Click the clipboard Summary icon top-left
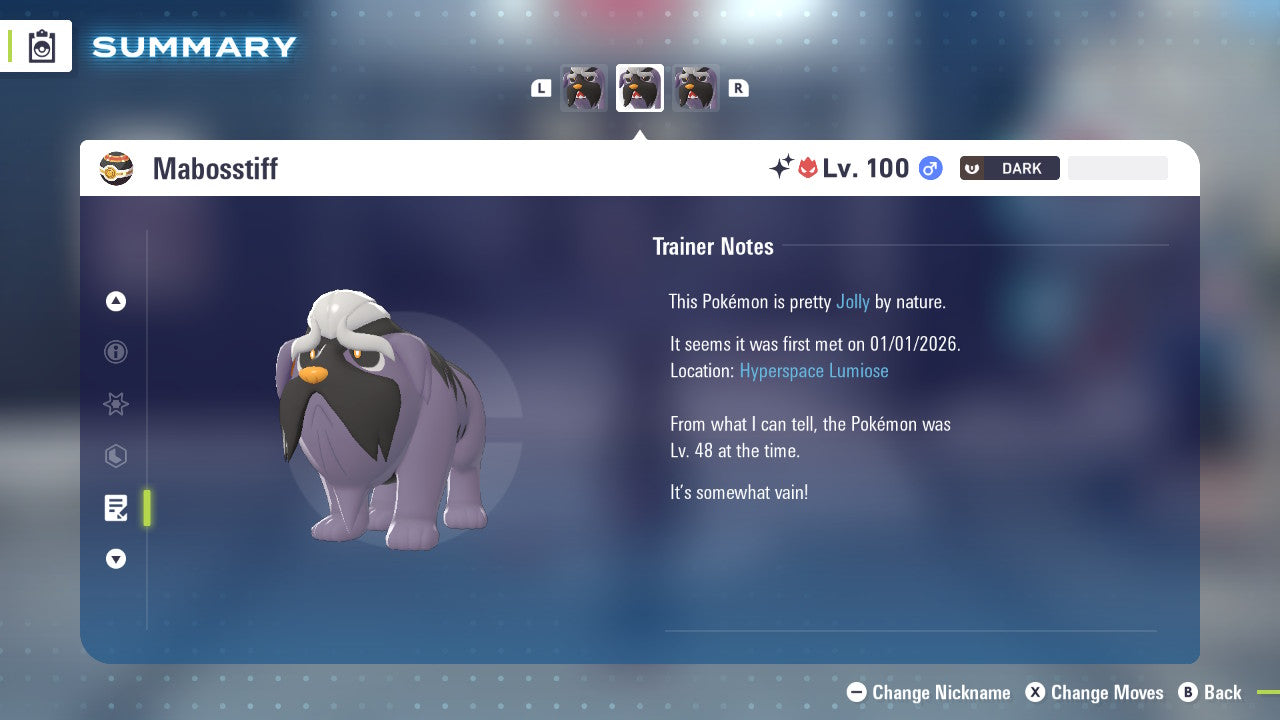Viewport: 1280px width, 720px height. click(42, 46)
